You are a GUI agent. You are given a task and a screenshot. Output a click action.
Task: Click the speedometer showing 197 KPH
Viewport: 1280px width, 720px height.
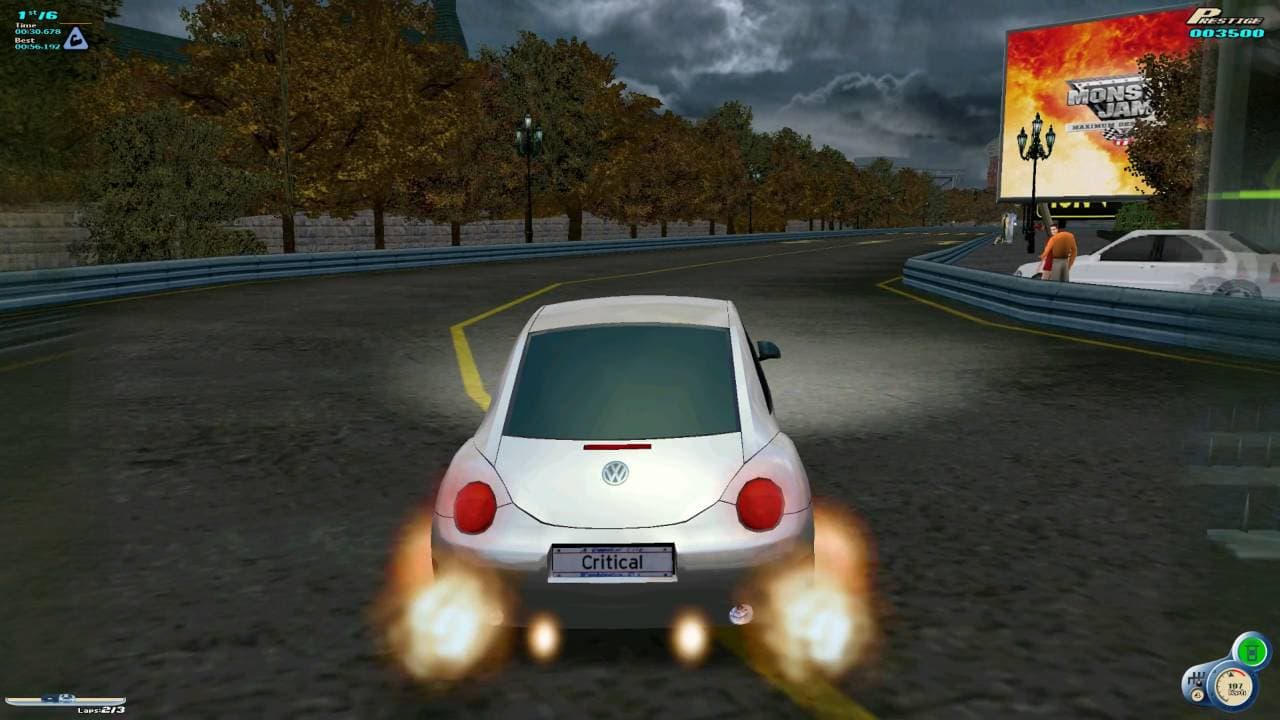point(1234,688)
